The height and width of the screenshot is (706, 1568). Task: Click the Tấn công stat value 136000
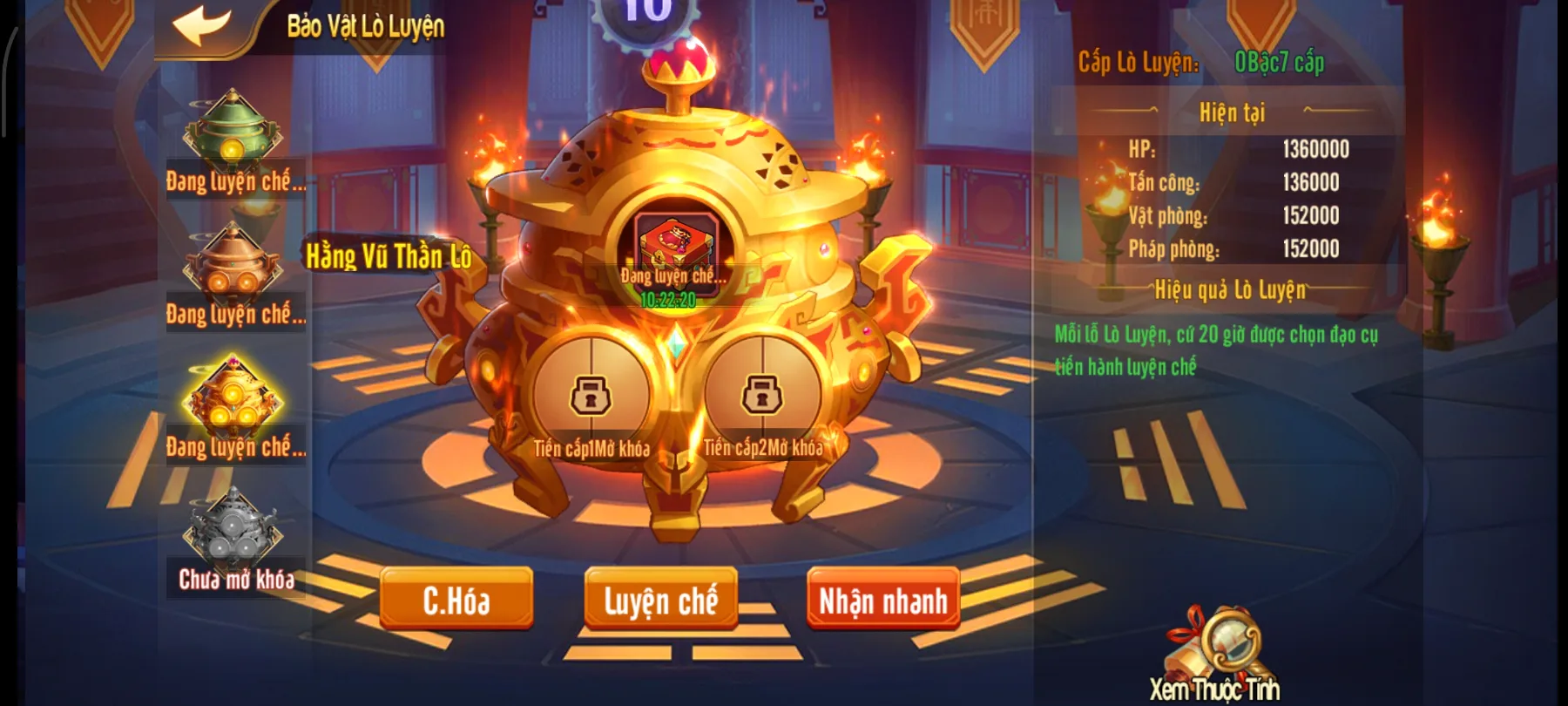(x=1309, y=184)
